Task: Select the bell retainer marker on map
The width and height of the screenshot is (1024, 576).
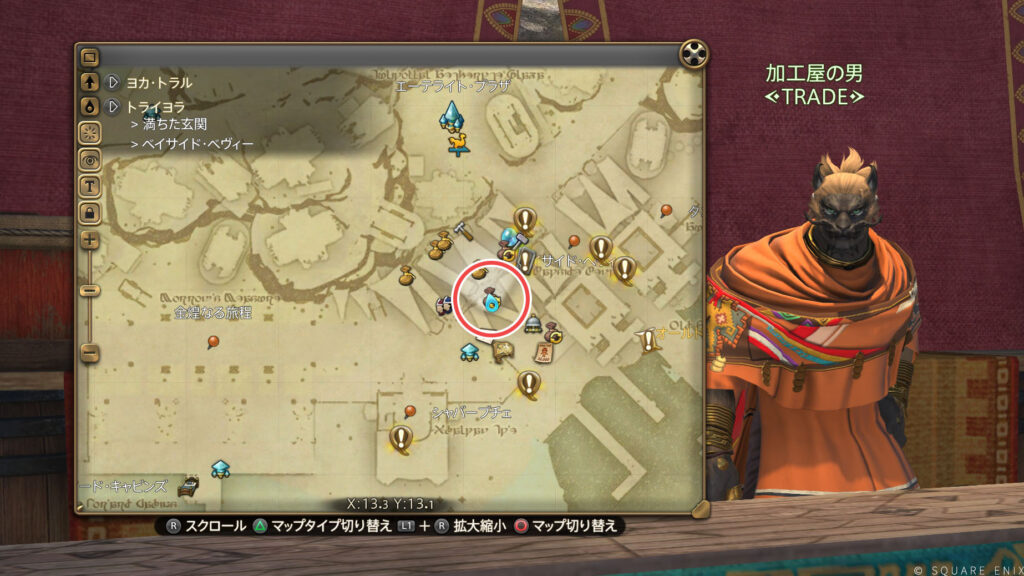Action: (x=533, y=323)
